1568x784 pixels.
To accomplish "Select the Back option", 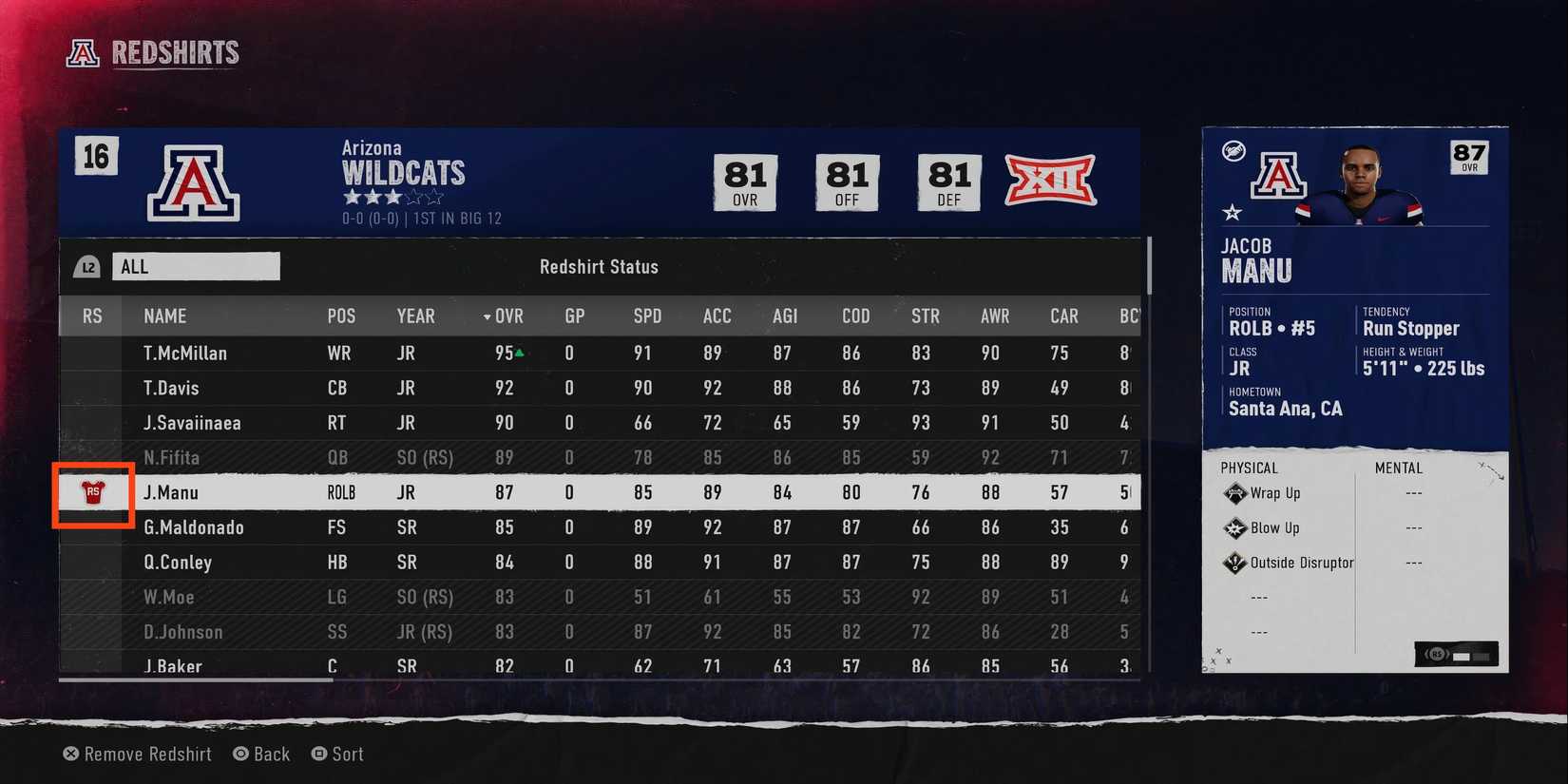I will (x=261, y=754).
